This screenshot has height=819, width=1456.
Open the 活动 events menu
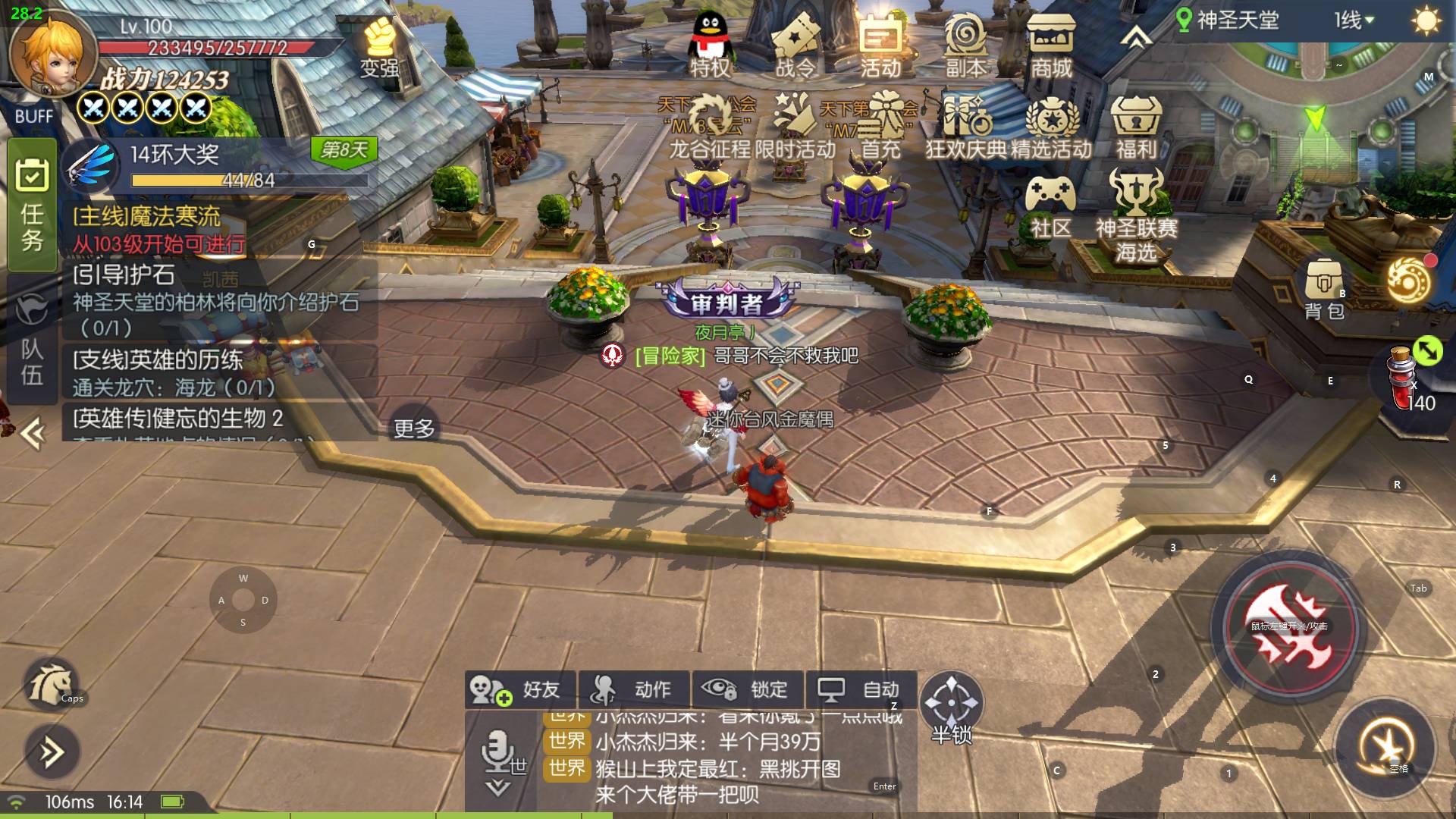tap(880, 47)
